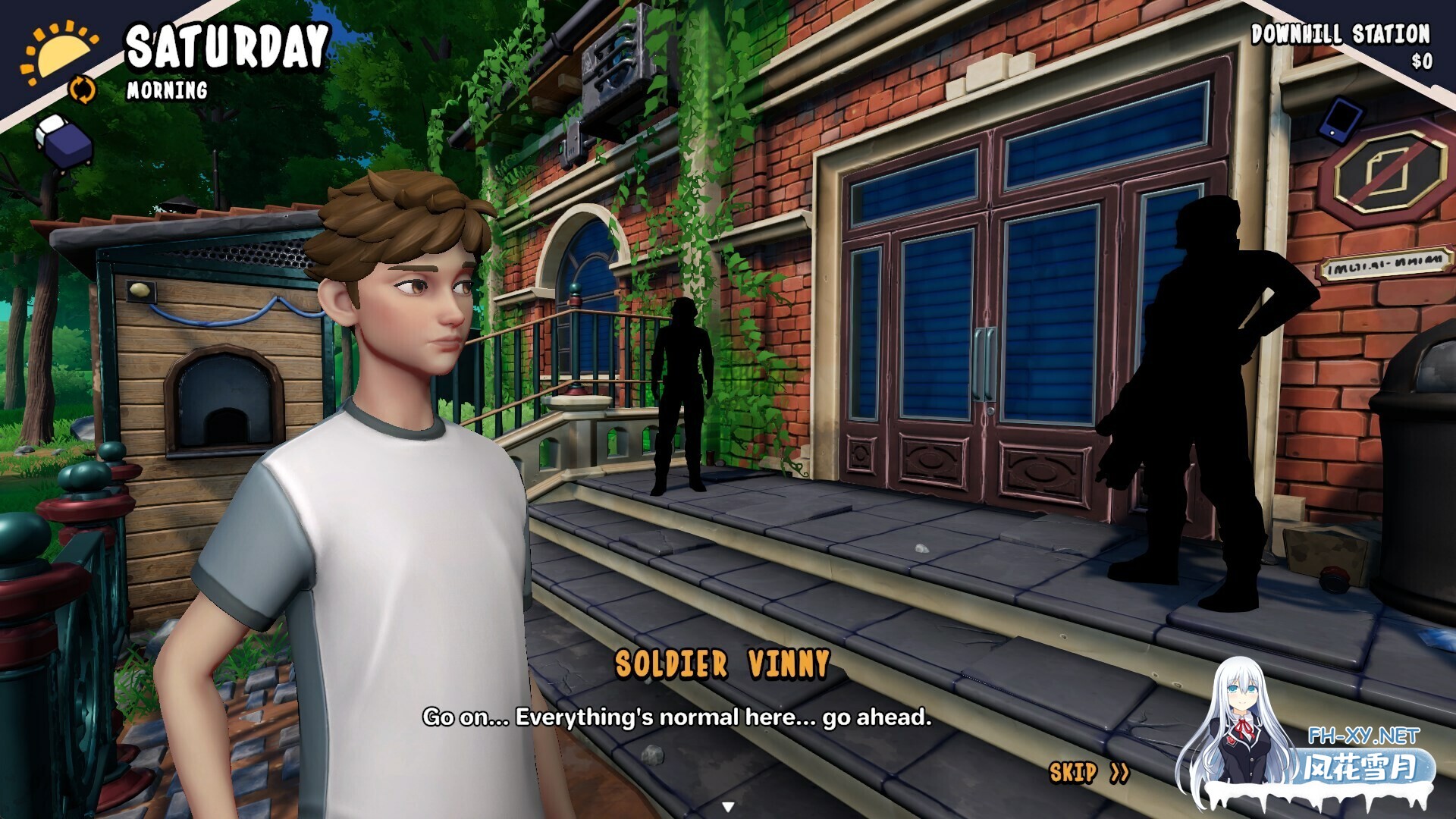Skip the dialogue with the SKIP button
Viewport: 1456px width, 819px height.
click(x=1088, y=773)
